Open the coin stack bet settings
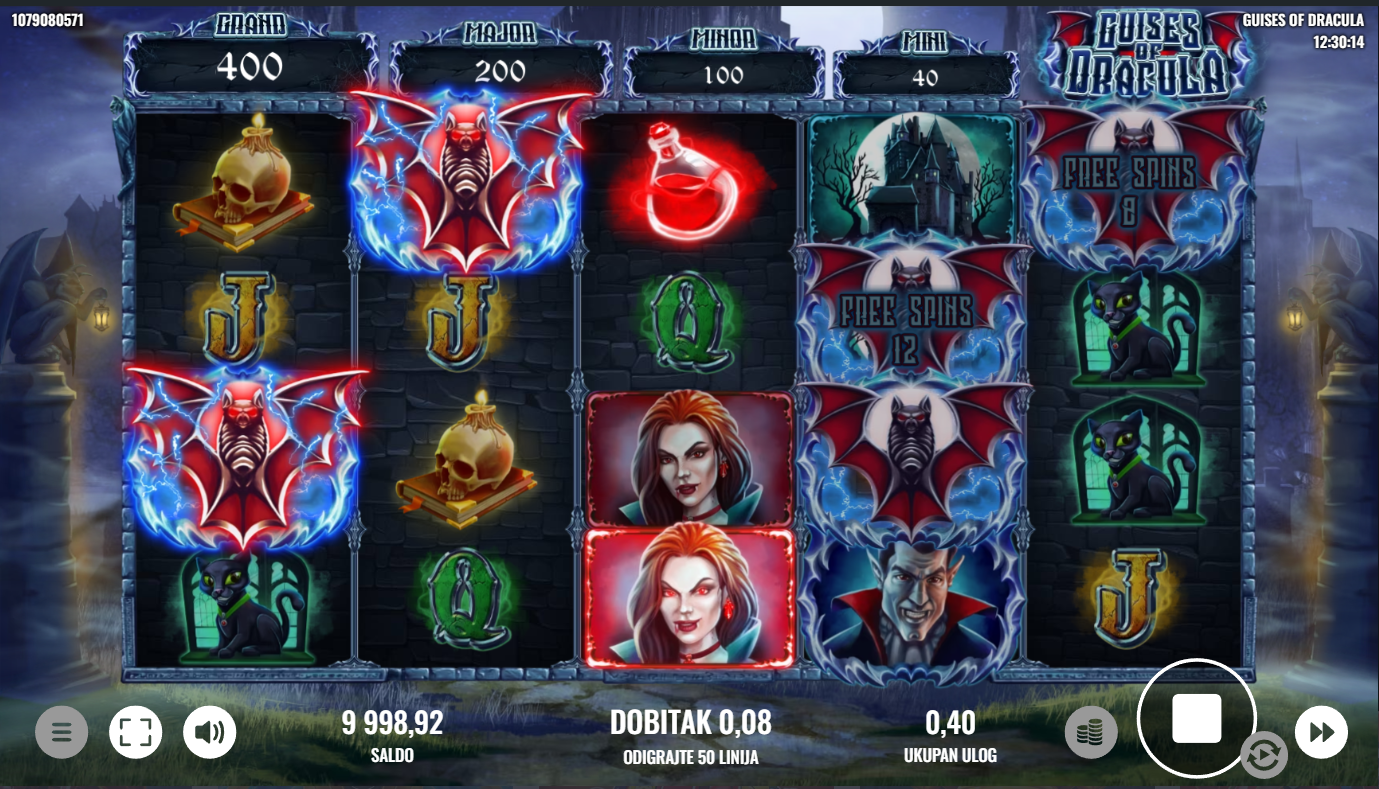The width and height of the screenshot is (1379, 789). click(x=1091, y=733)
